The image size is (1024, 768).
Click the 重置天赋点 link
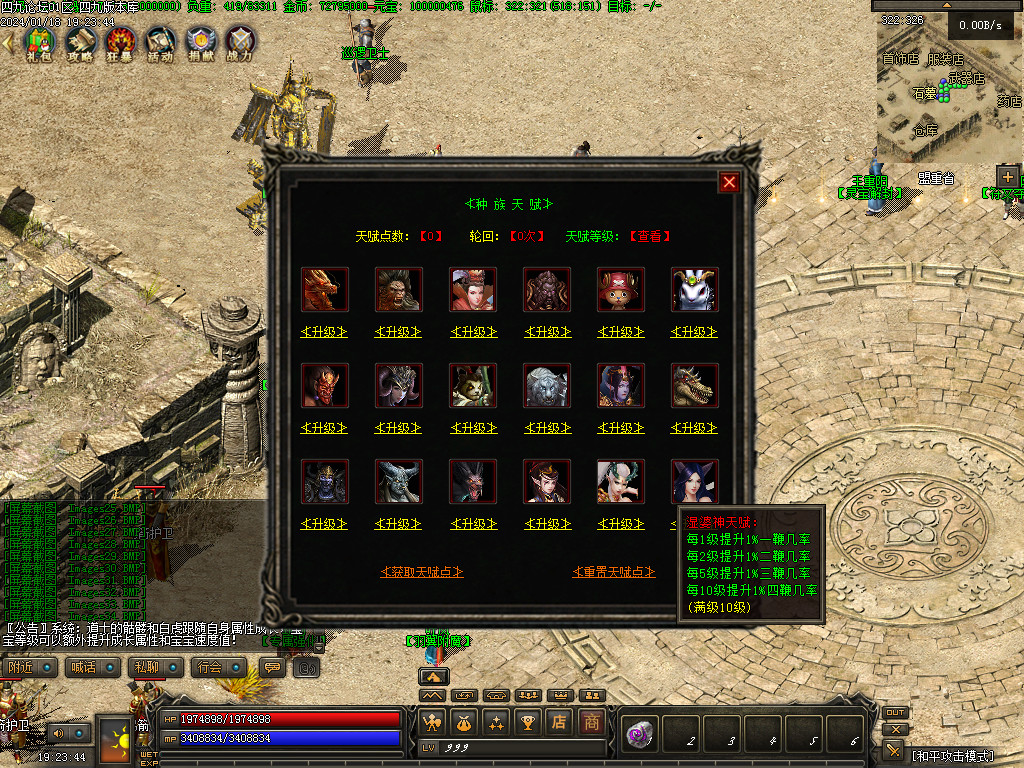click(x=614, y=572)
